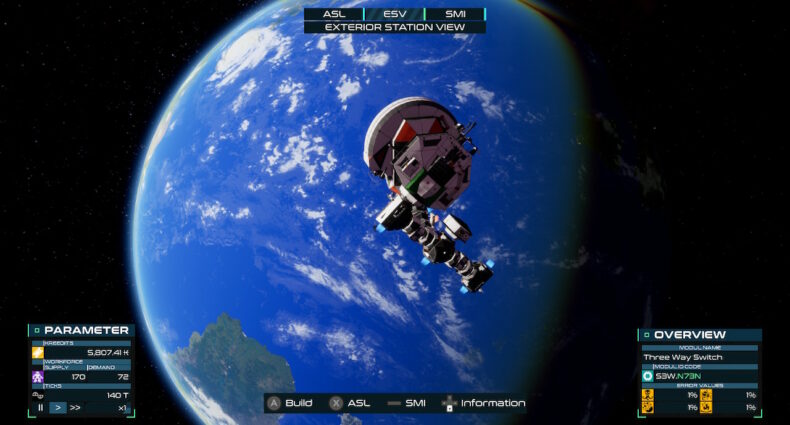Click the yellow credits icon
This screenshot has width=790, height=425.
pyautogui.click(x=37, y=353)
